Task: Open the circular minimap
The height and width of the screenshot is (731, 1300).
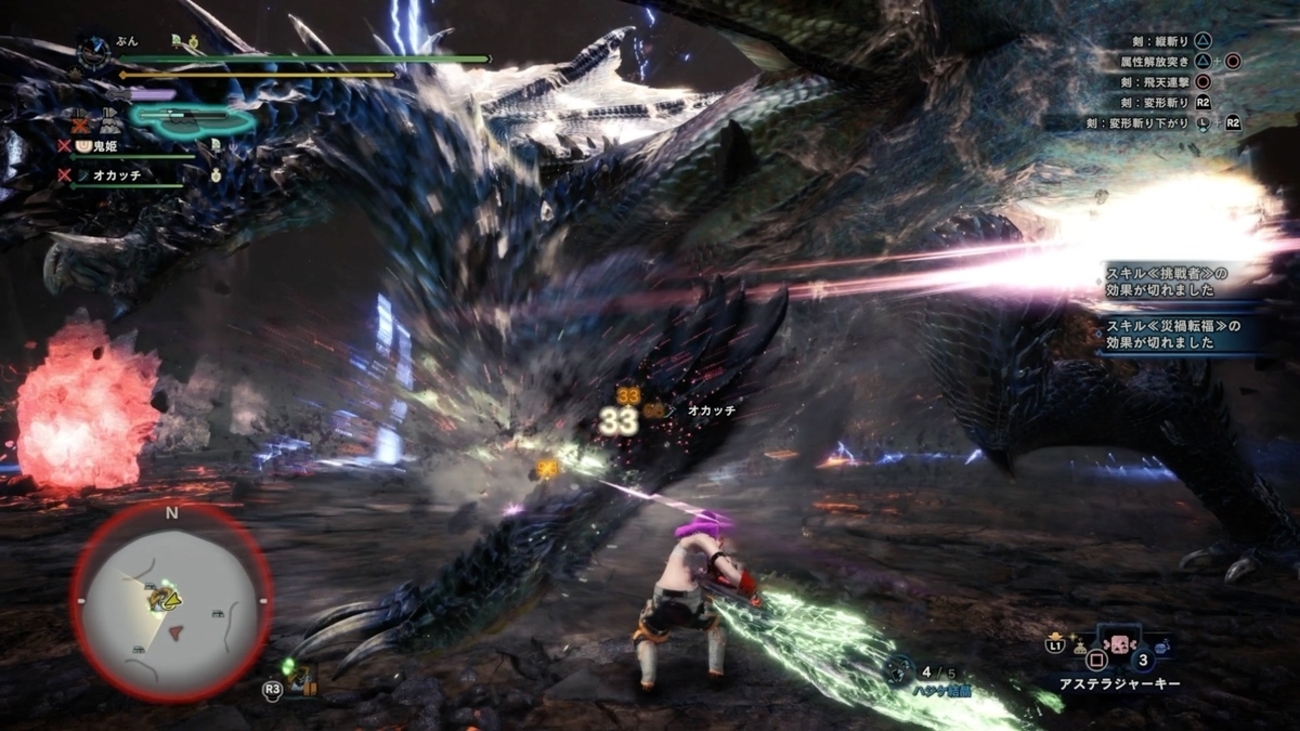Action: 171,601
